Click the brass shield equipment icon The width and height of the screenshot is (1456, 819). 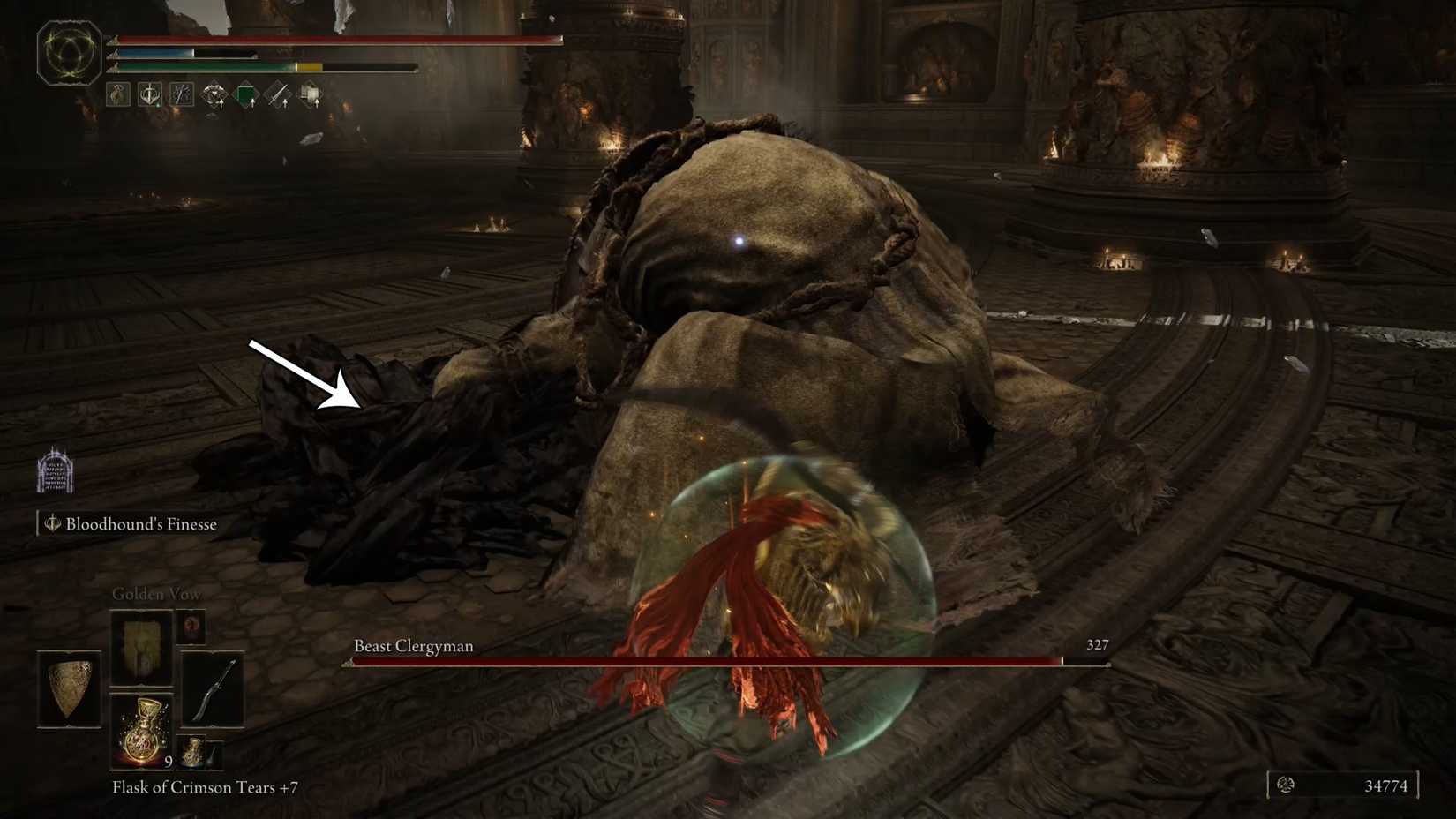[x=70, y=690]
